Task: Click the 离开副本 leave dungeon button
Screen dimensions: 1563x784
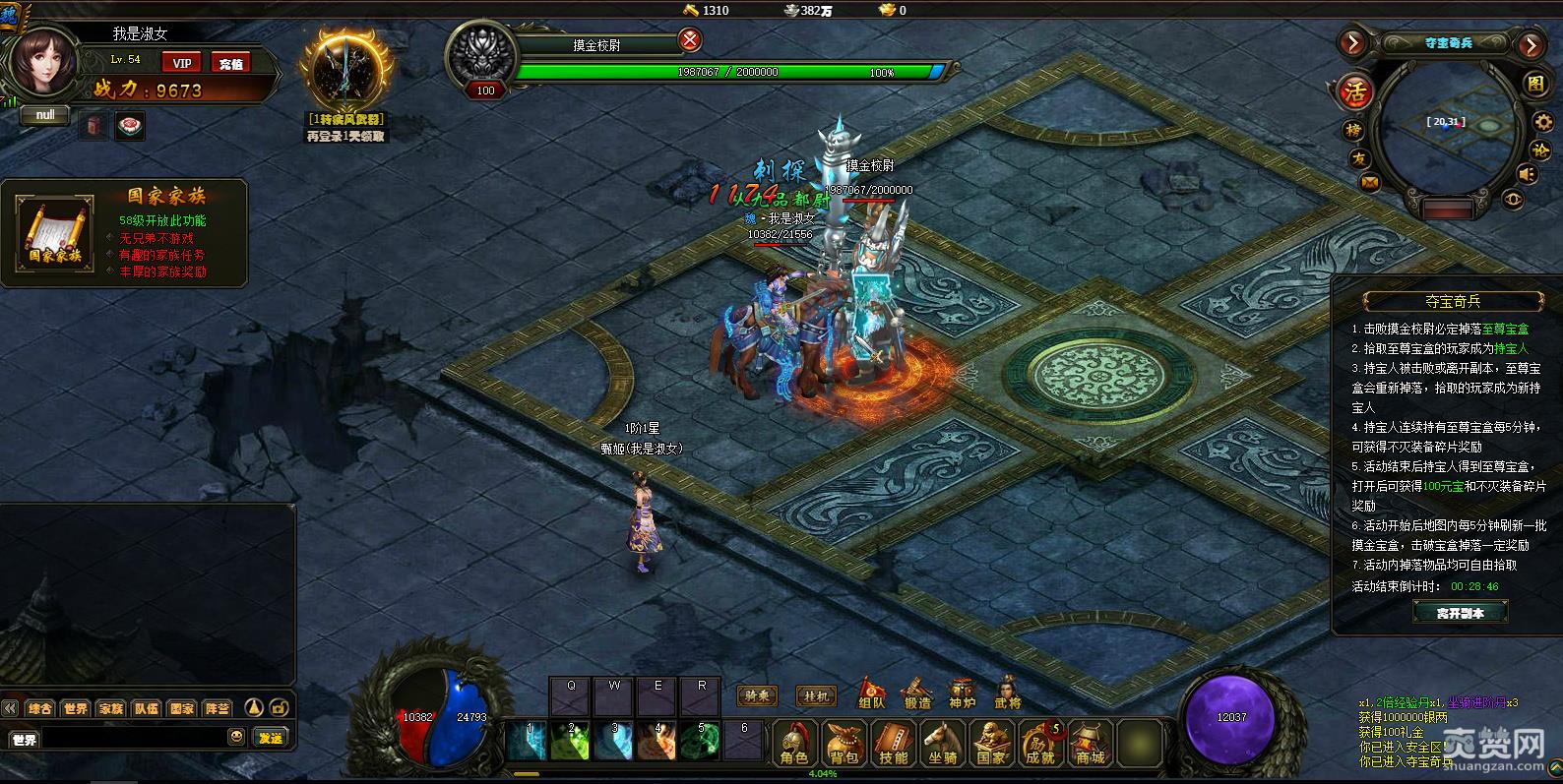Action: click(x=1460, y=612)
